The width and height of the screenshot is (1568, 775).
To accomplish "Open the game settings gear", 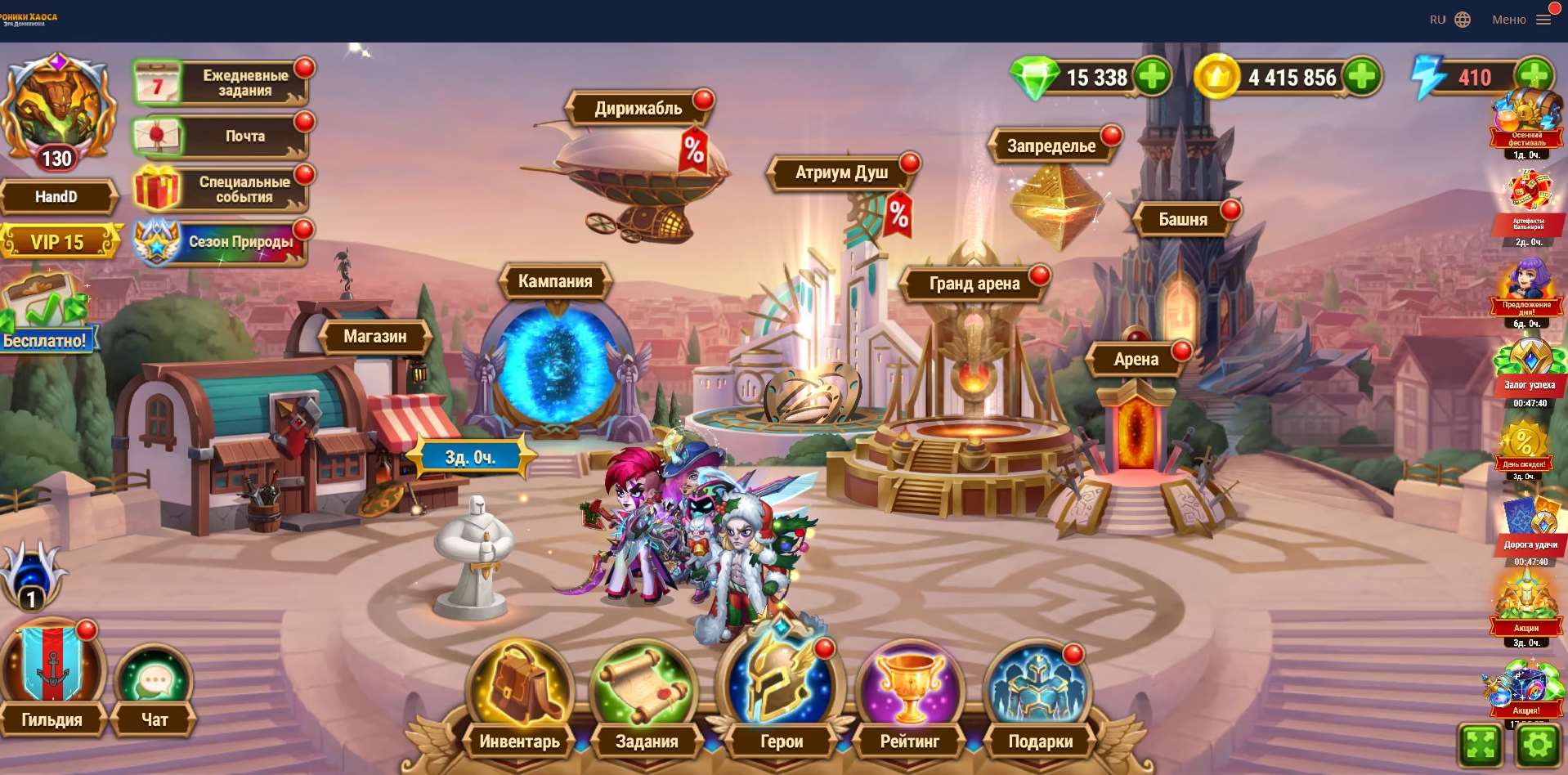I will [x=1538, y=745].
